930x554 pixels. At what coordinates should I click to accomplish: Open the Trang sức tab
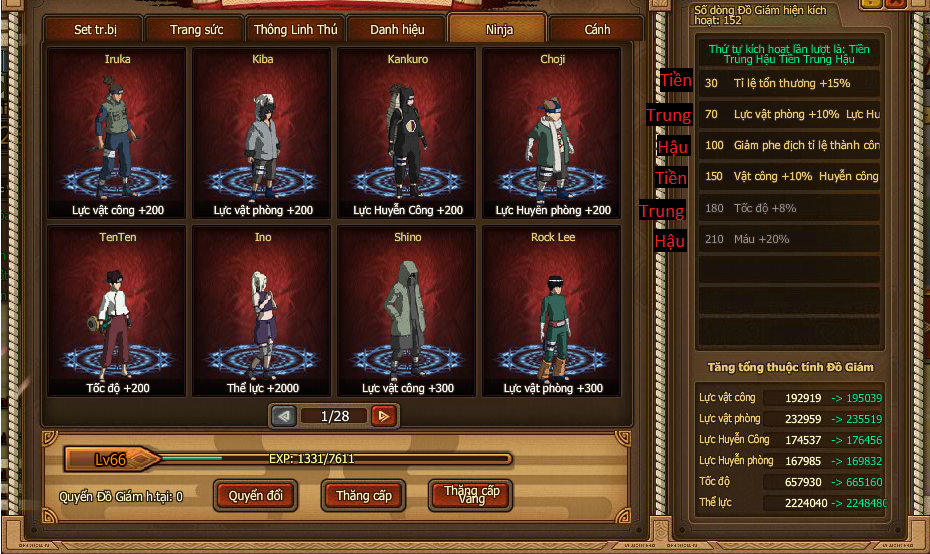[197, 29]
